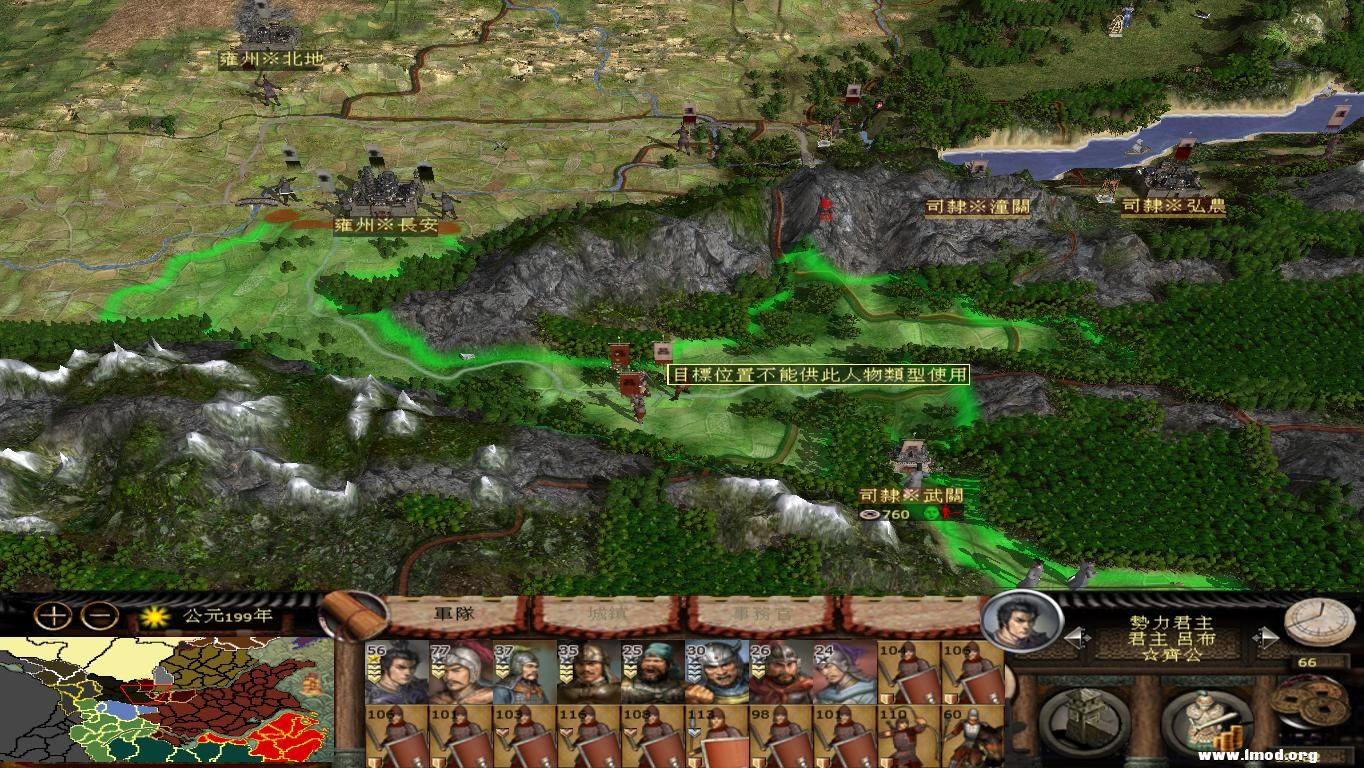The width and height of the screenshot is (1364, 768).
Task: Click the sun icon beside the 公元199年 date
Action: pyautogui.click(x=155, y=618)
